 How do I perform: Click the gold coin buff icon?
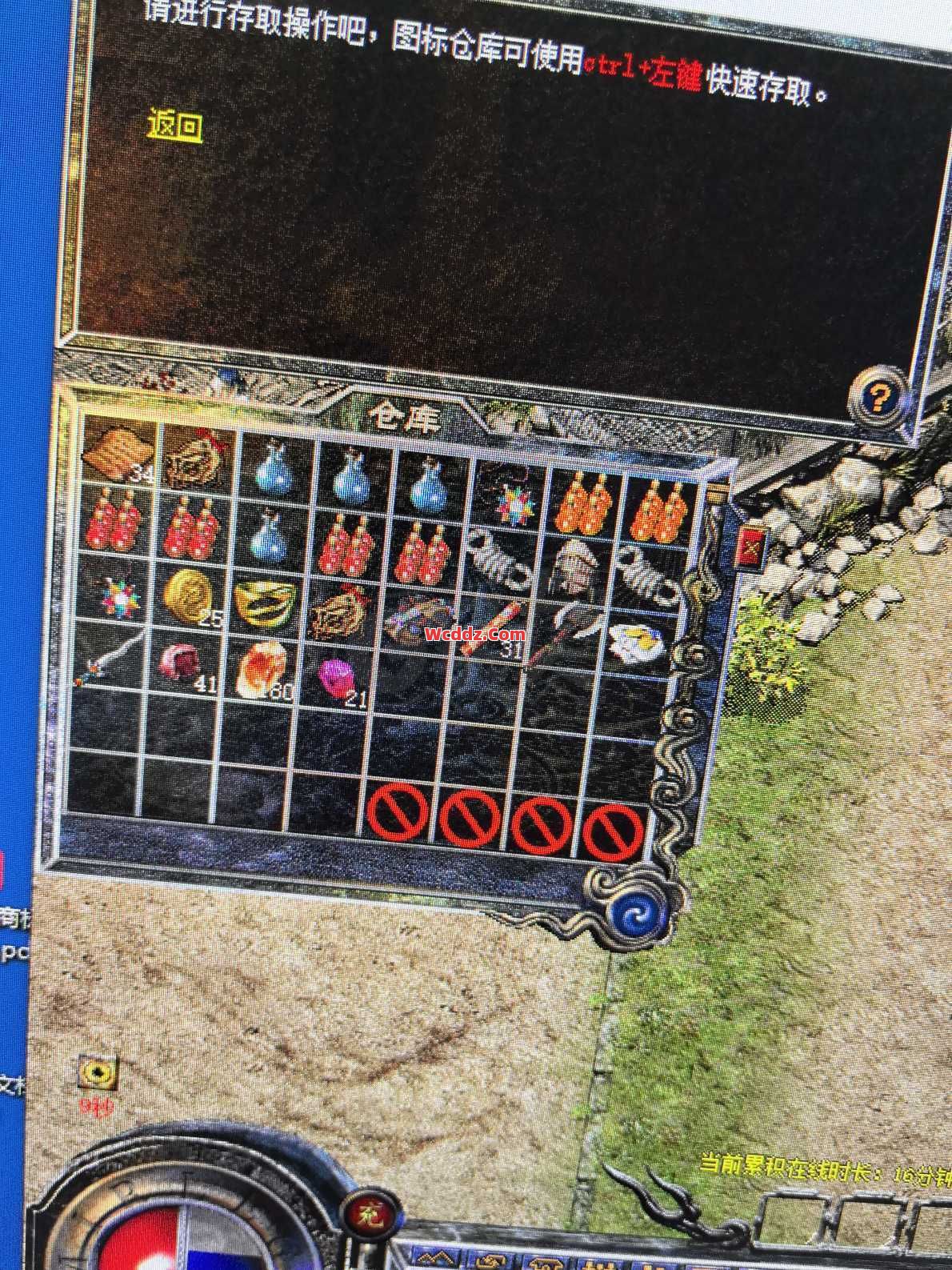pyautogui.click(x=98, y=1073)
